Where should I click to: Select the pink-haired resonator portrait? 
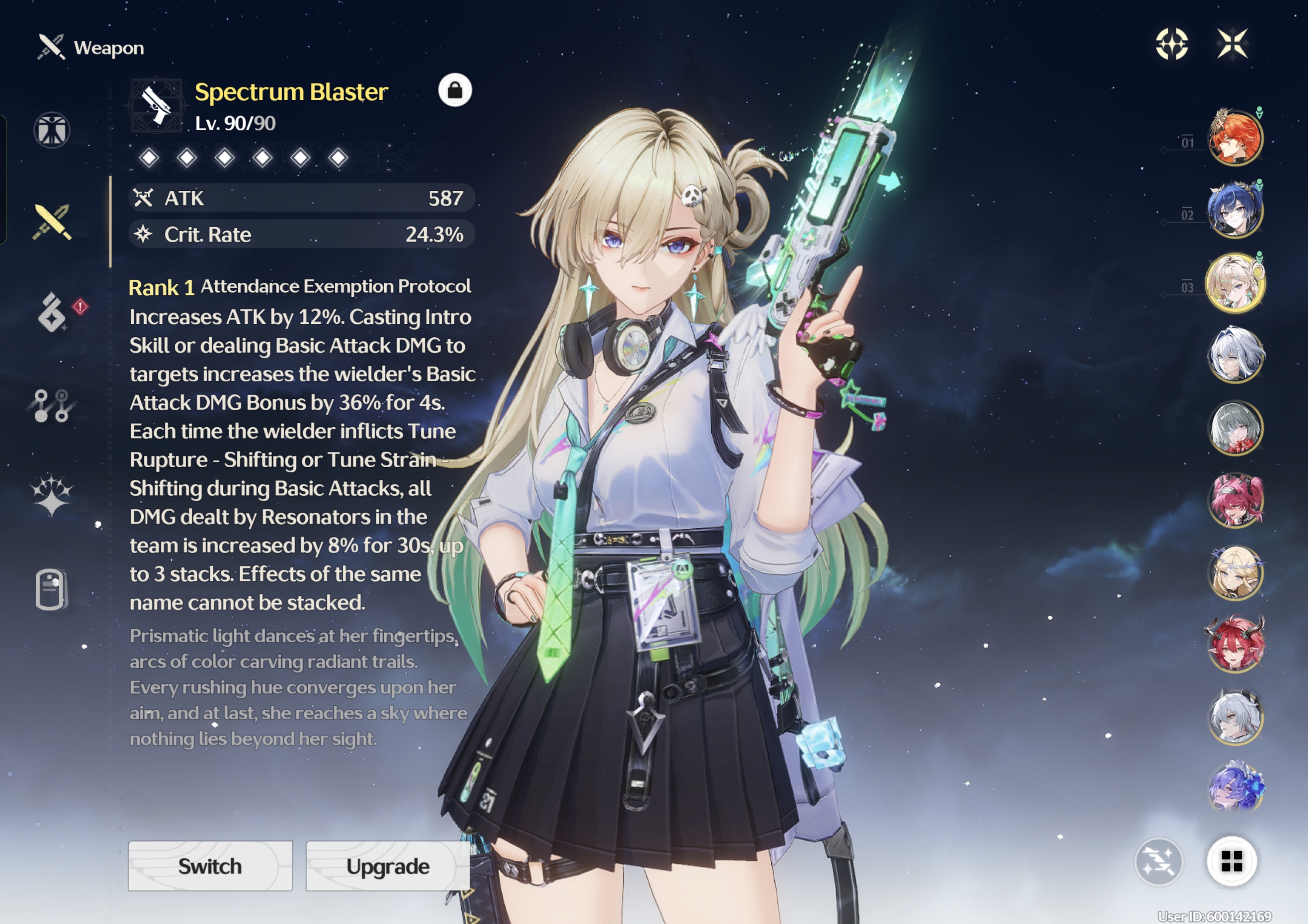pyautogui.click(x=1235, y=500)
